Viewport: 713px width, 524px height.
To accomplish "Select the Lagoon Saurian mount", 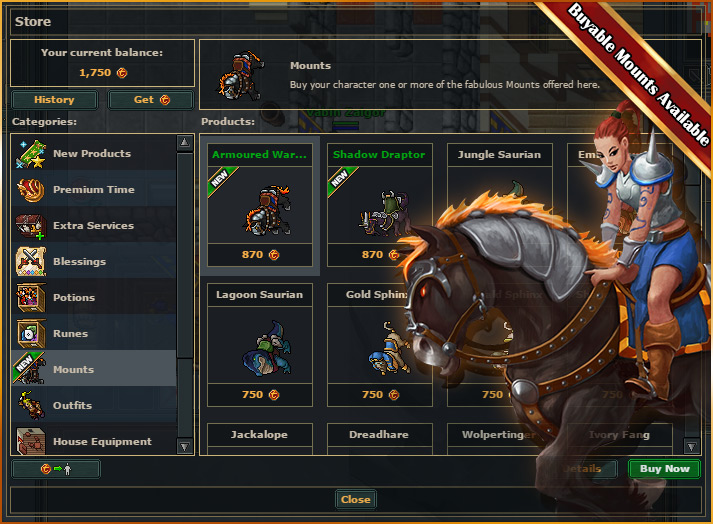I will pos(260,345).
